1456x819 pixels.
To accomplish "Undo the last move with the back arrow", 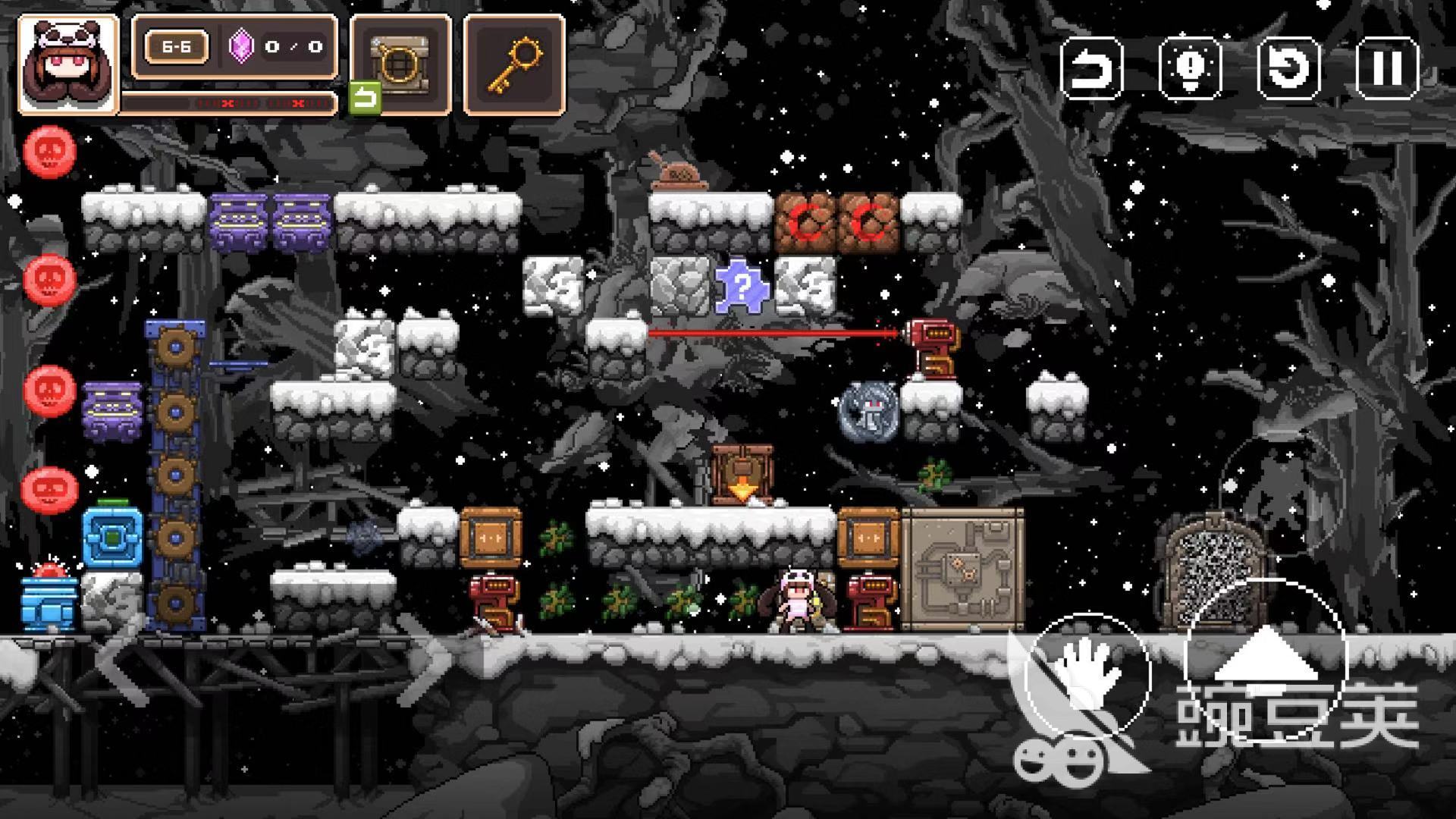I will [1091, 68].
